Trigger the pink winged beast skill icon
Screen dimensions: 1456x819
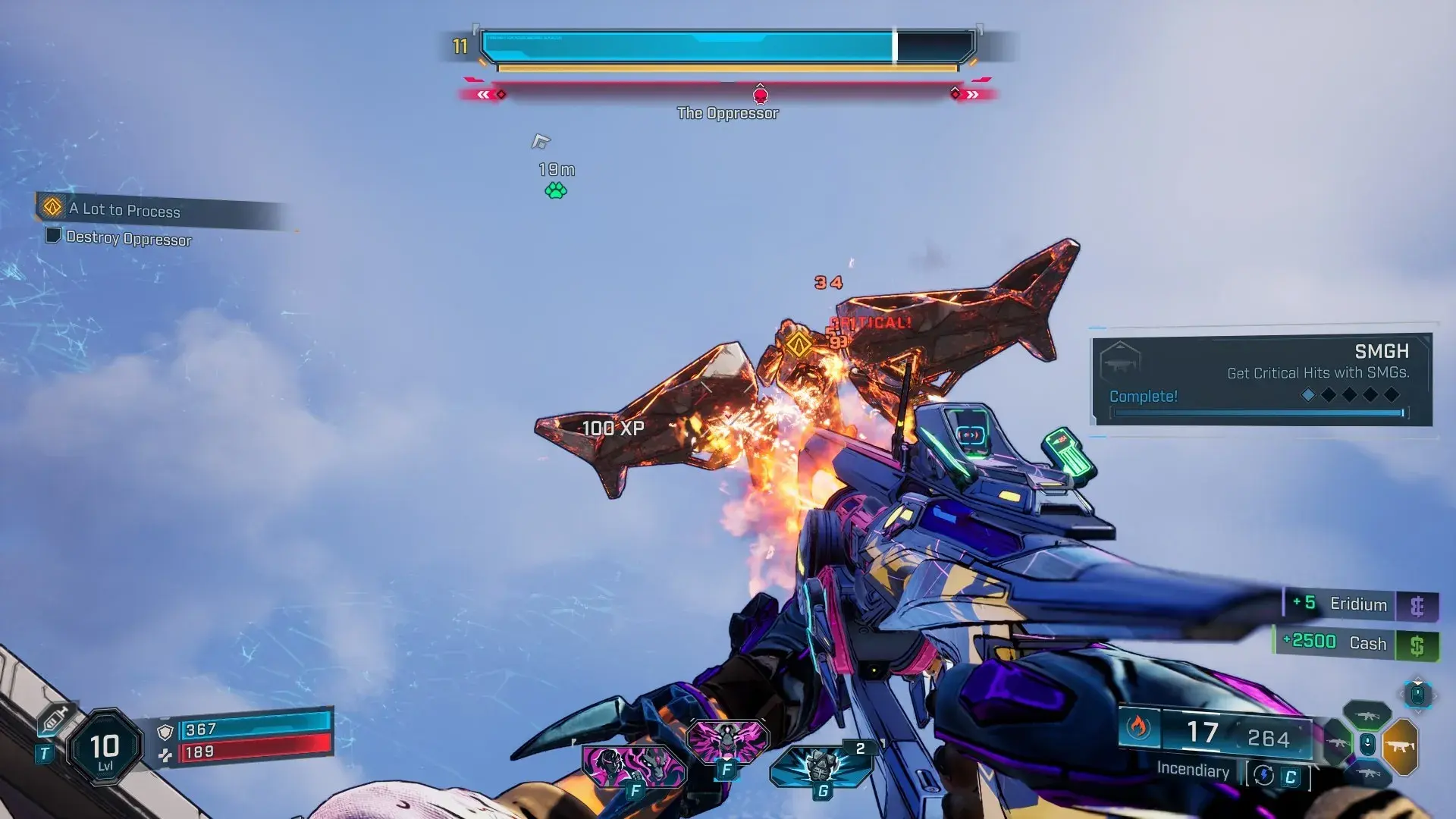726,740
